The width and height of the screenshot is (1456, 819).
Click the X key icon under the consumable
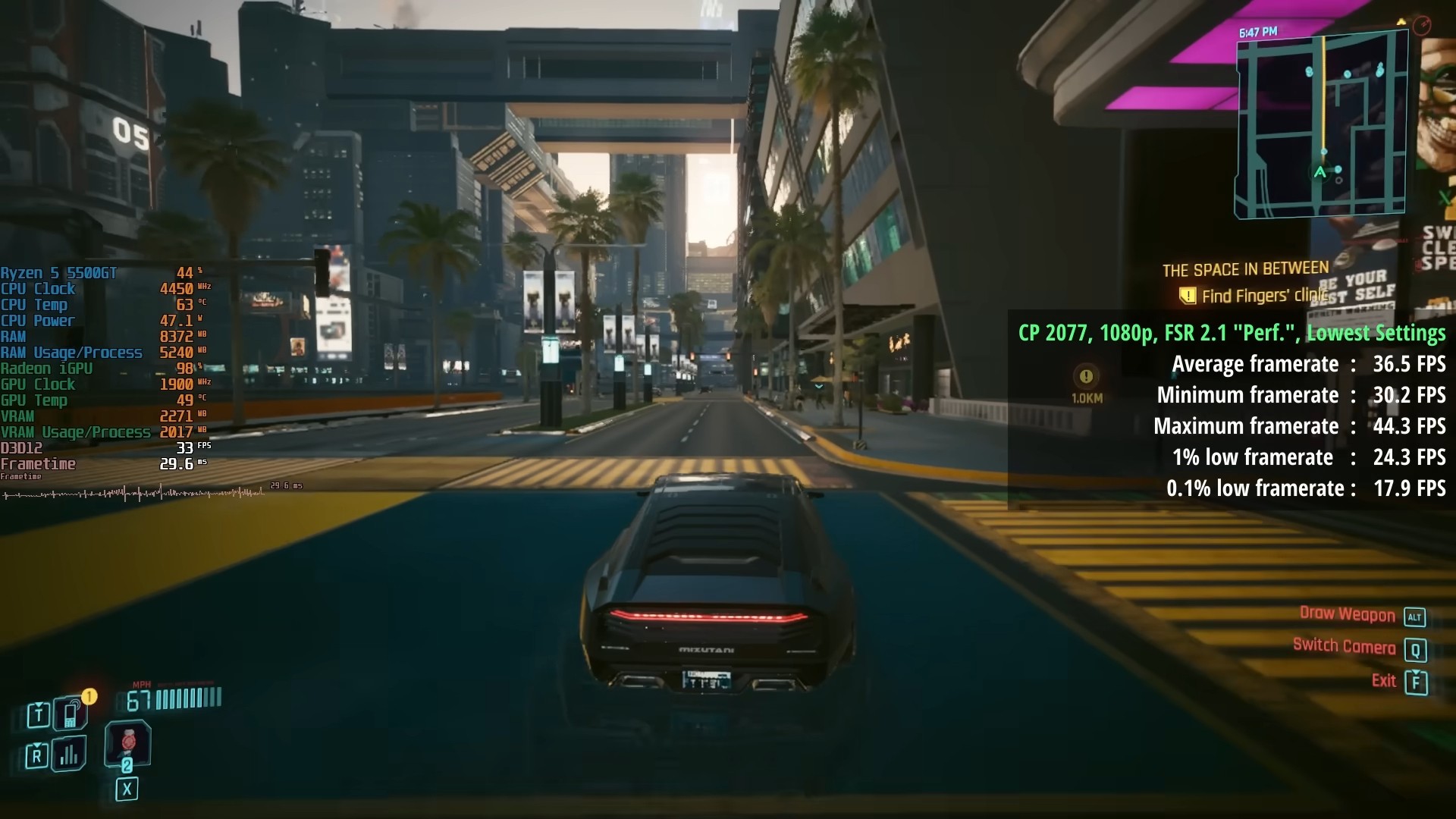click(x=126, y=789)
